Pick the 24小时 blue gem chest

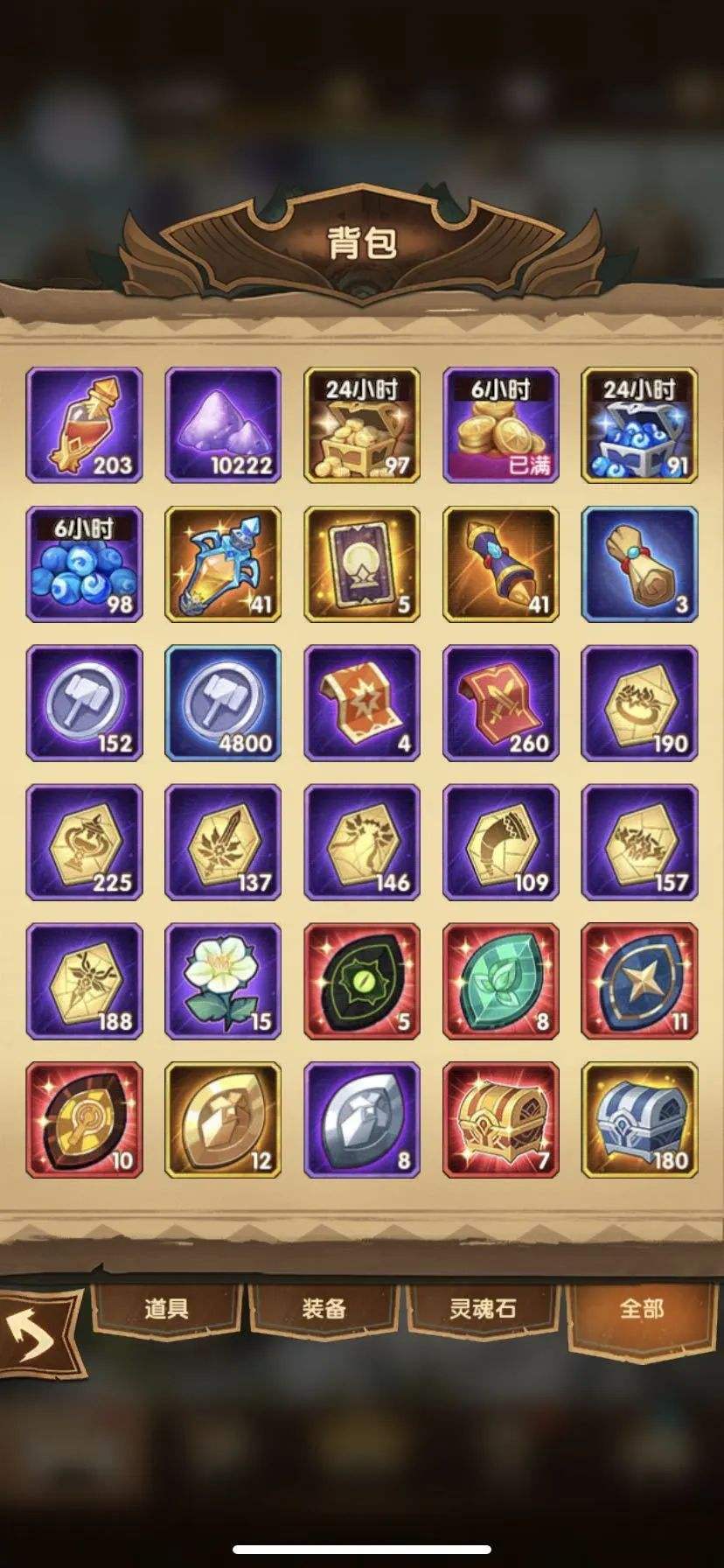(x=639, y=425)
